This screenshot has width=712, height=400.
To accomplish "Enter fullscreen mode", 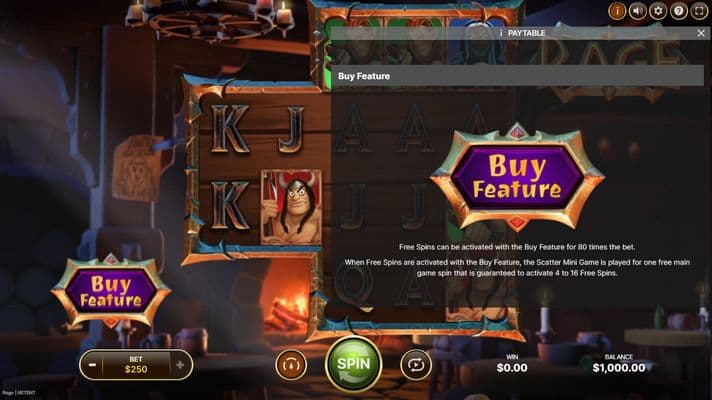I will click(x=699, y=11).
